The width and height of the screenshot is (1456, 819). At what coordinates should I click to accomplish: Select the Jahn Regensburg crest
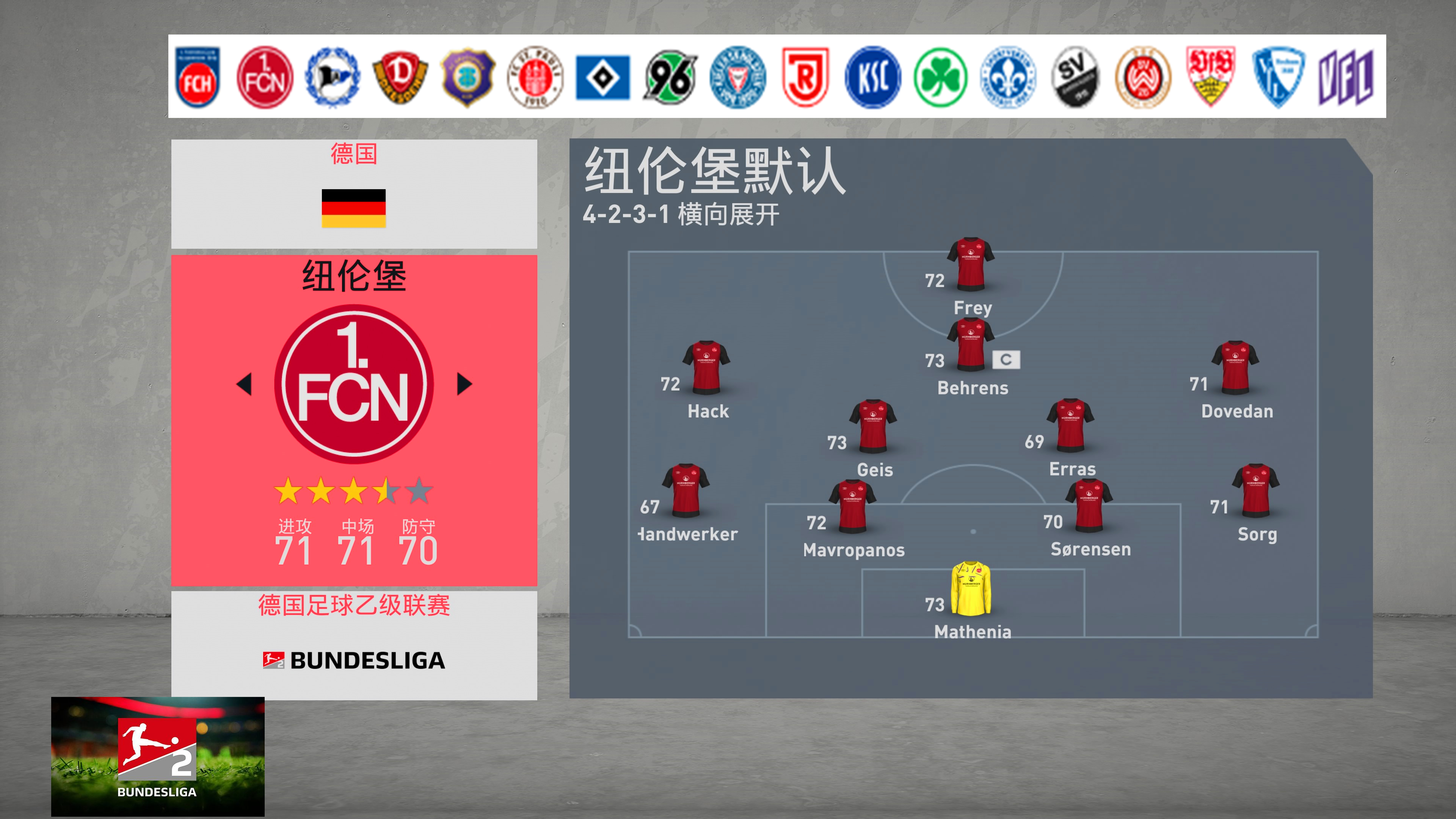(x=805, y=77)
